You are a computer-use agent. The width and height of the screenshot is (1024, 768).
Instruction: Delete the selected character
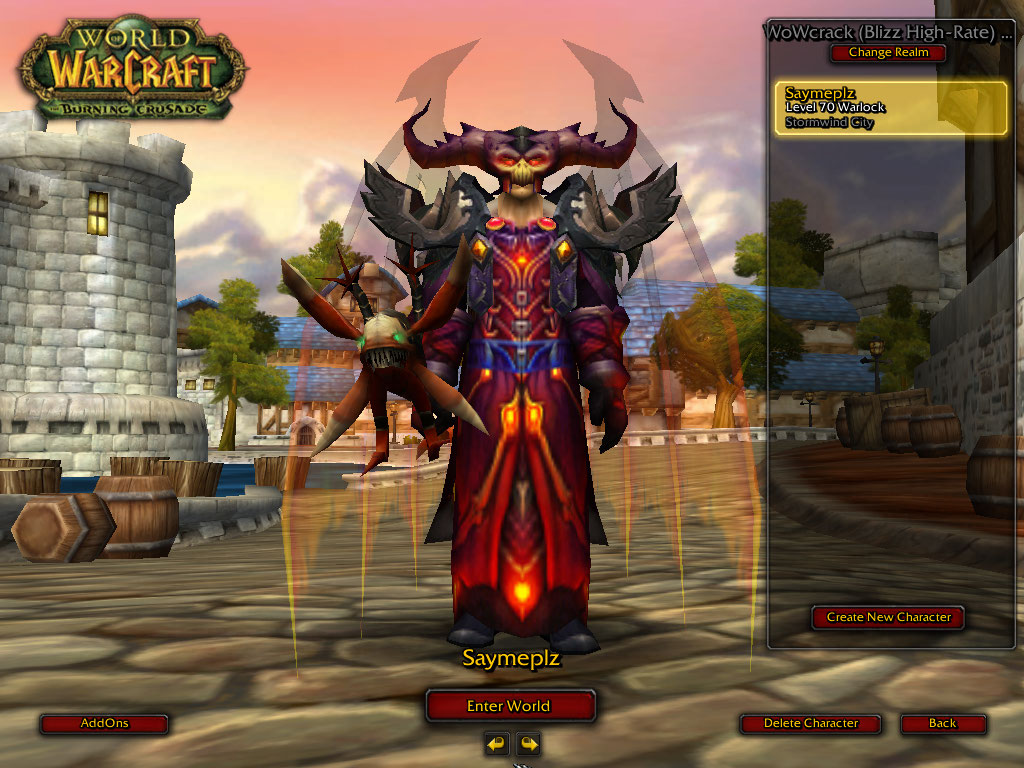click(810, 723)
